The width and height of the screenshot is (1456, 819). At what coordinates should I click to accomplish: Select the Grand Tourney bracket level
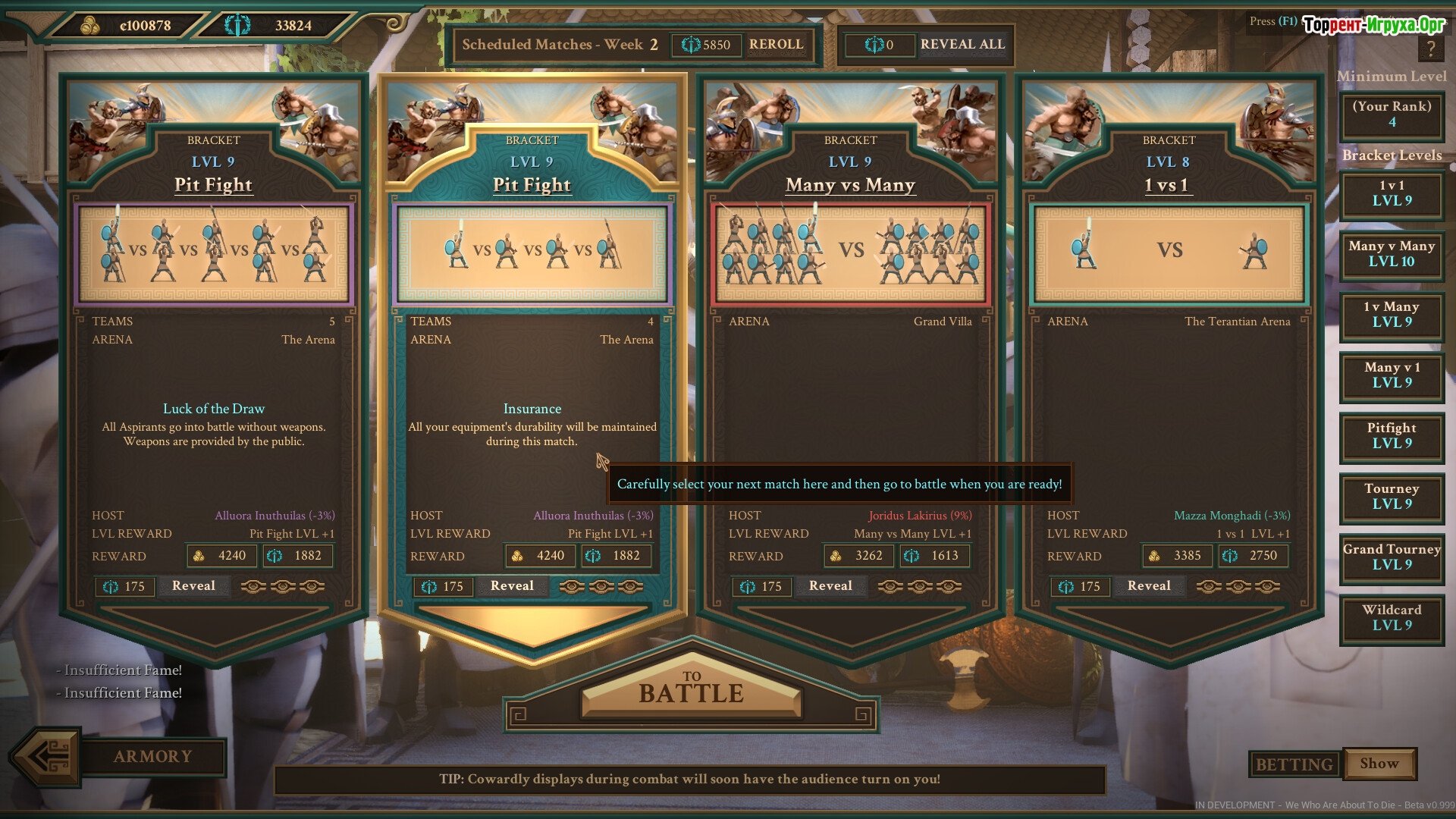pos(1392,557)
